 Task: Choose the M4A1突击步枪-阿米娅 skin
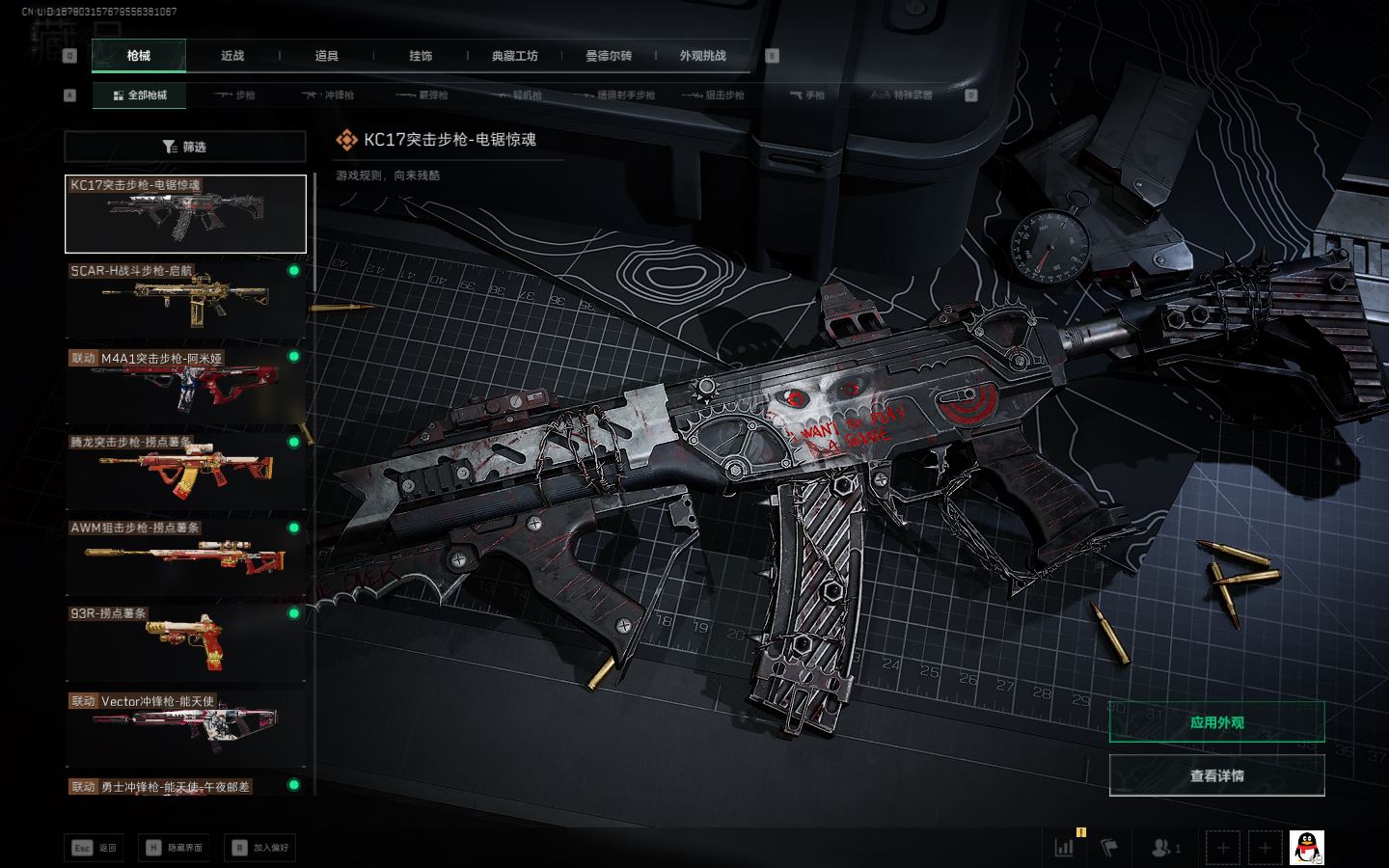[185, 385]
